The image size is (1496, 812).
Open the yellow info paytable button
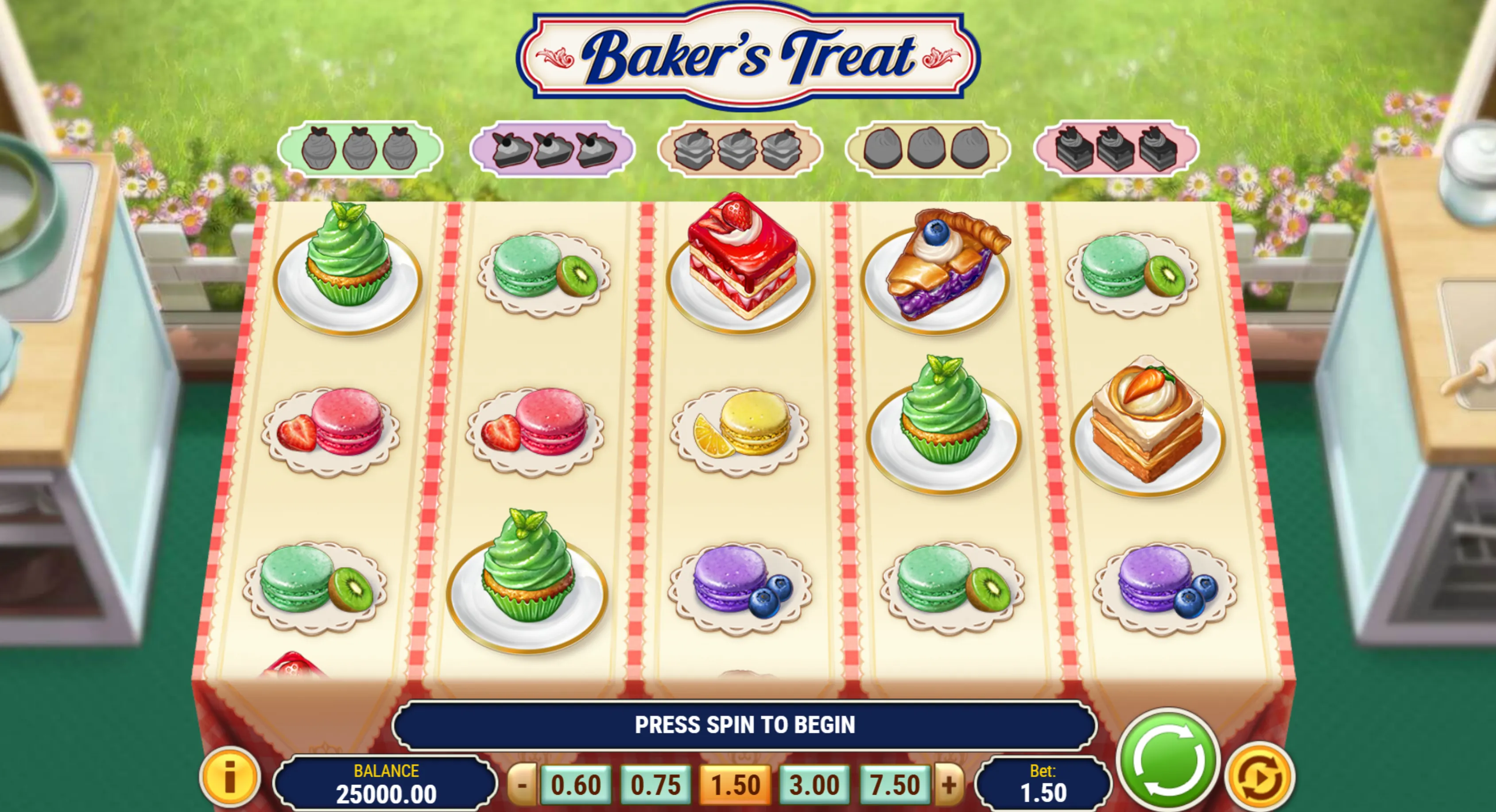click(x=230, y=777)
